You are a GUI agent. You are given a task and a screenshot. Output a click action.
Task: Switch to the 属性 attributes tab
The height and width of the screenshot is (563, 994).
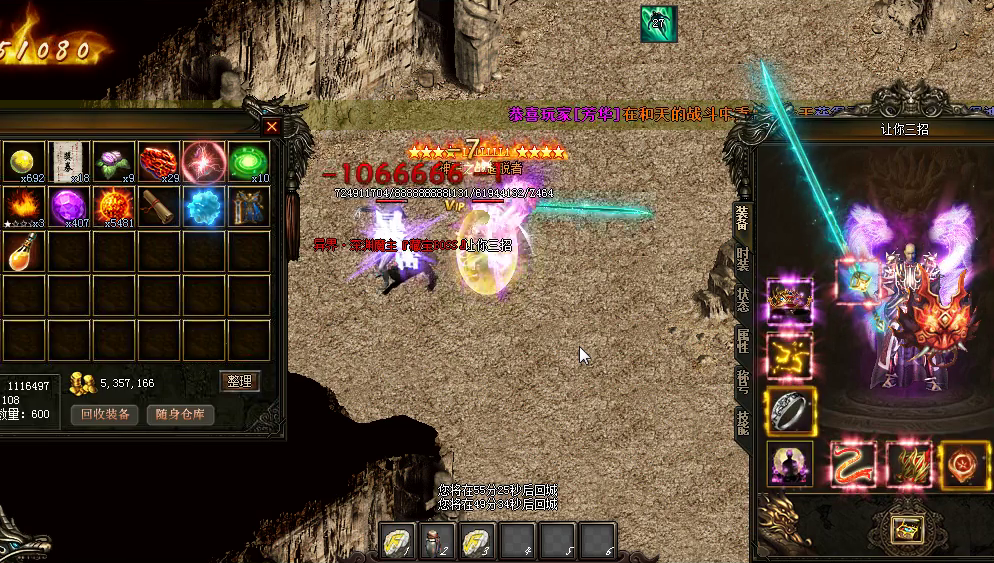(x=742, y=340)
